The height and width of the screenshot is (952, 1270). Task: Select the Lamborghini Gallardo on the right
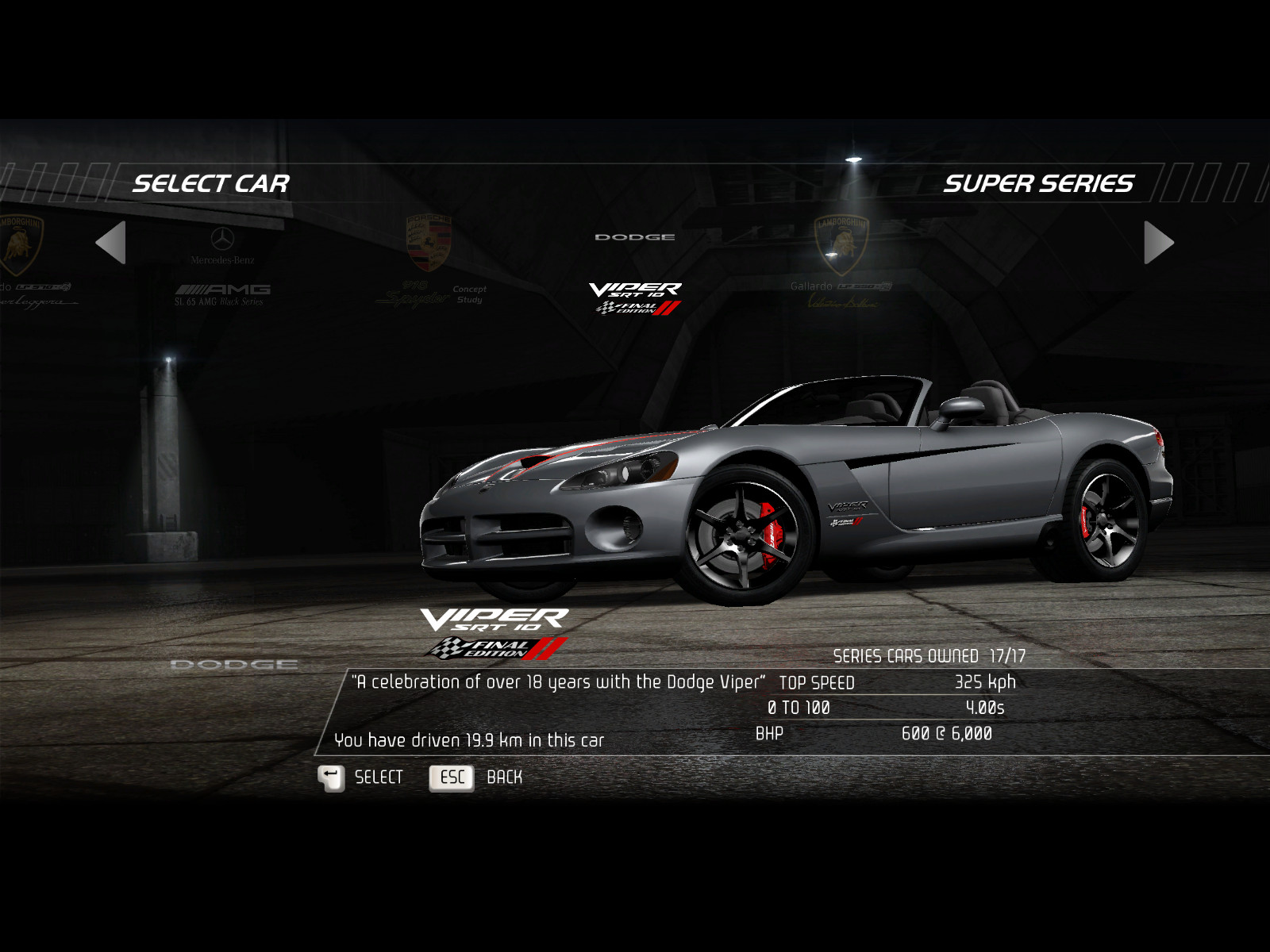[x=841, y=262]
